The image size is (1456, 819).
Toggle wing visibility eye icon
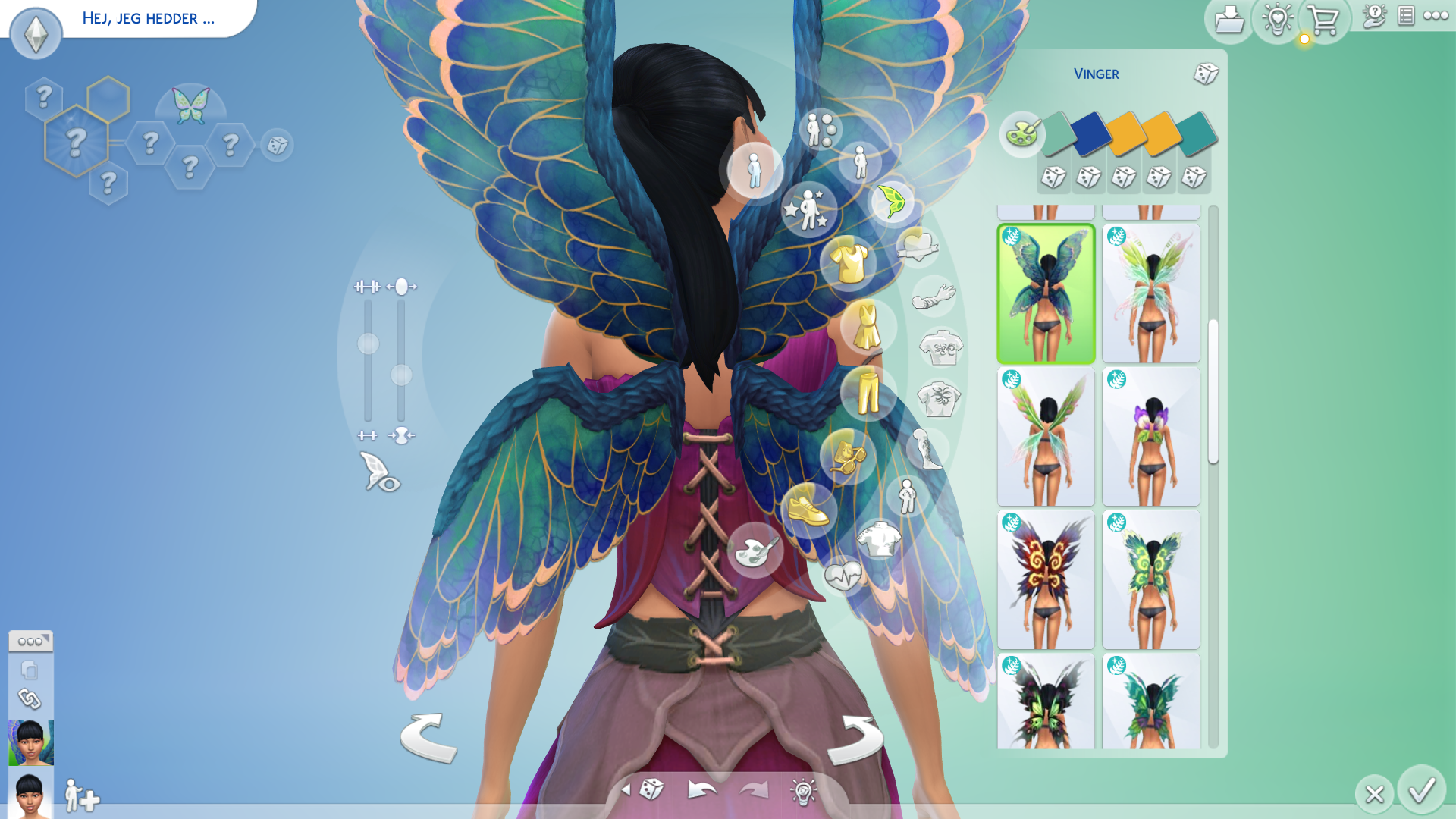[379, 472]
